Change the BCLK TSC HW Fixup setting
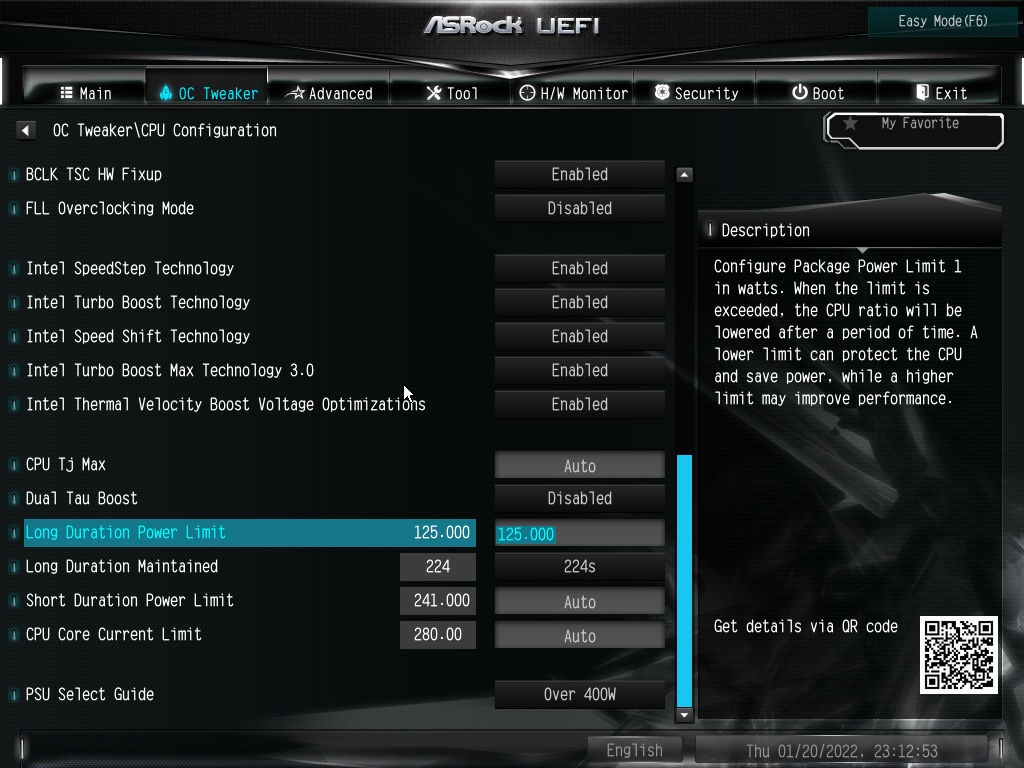 pyautogui.click(x=580, y=174)
